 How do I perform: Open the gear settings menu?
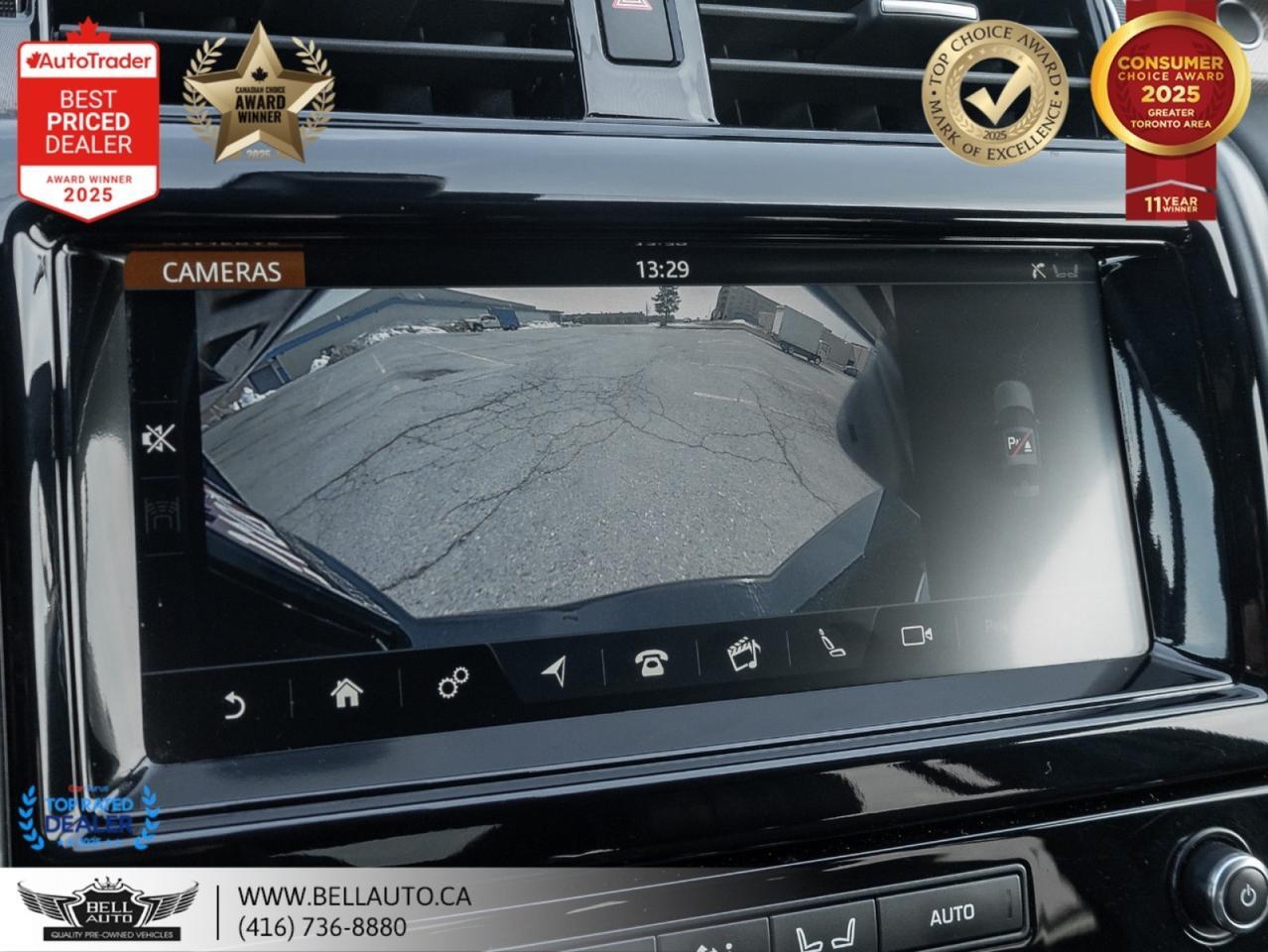[452, 682]
